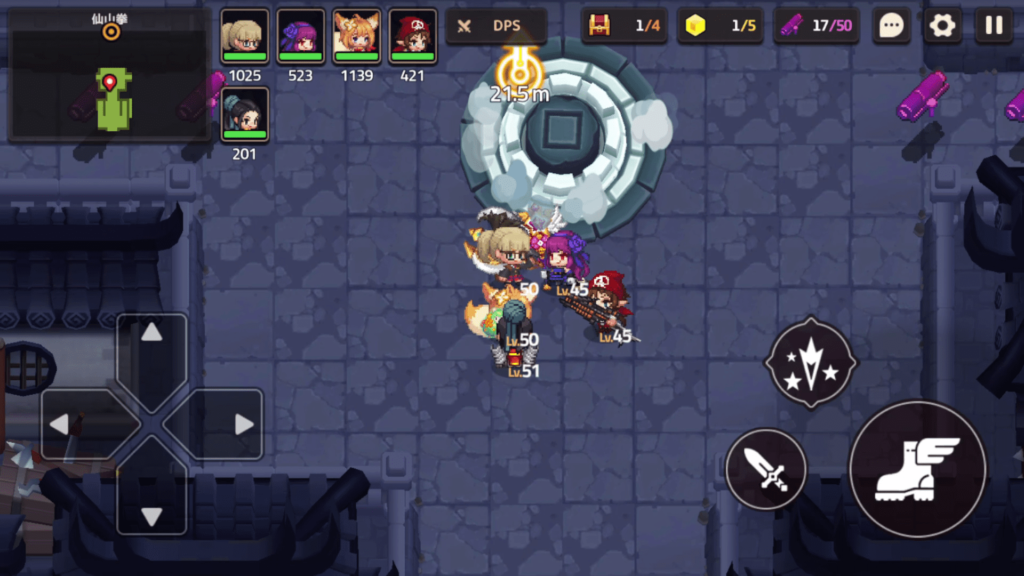Select the dark-haired hero portrait with 201
This screenshot has height=576, width=1024.
click(x=244, y=115)
